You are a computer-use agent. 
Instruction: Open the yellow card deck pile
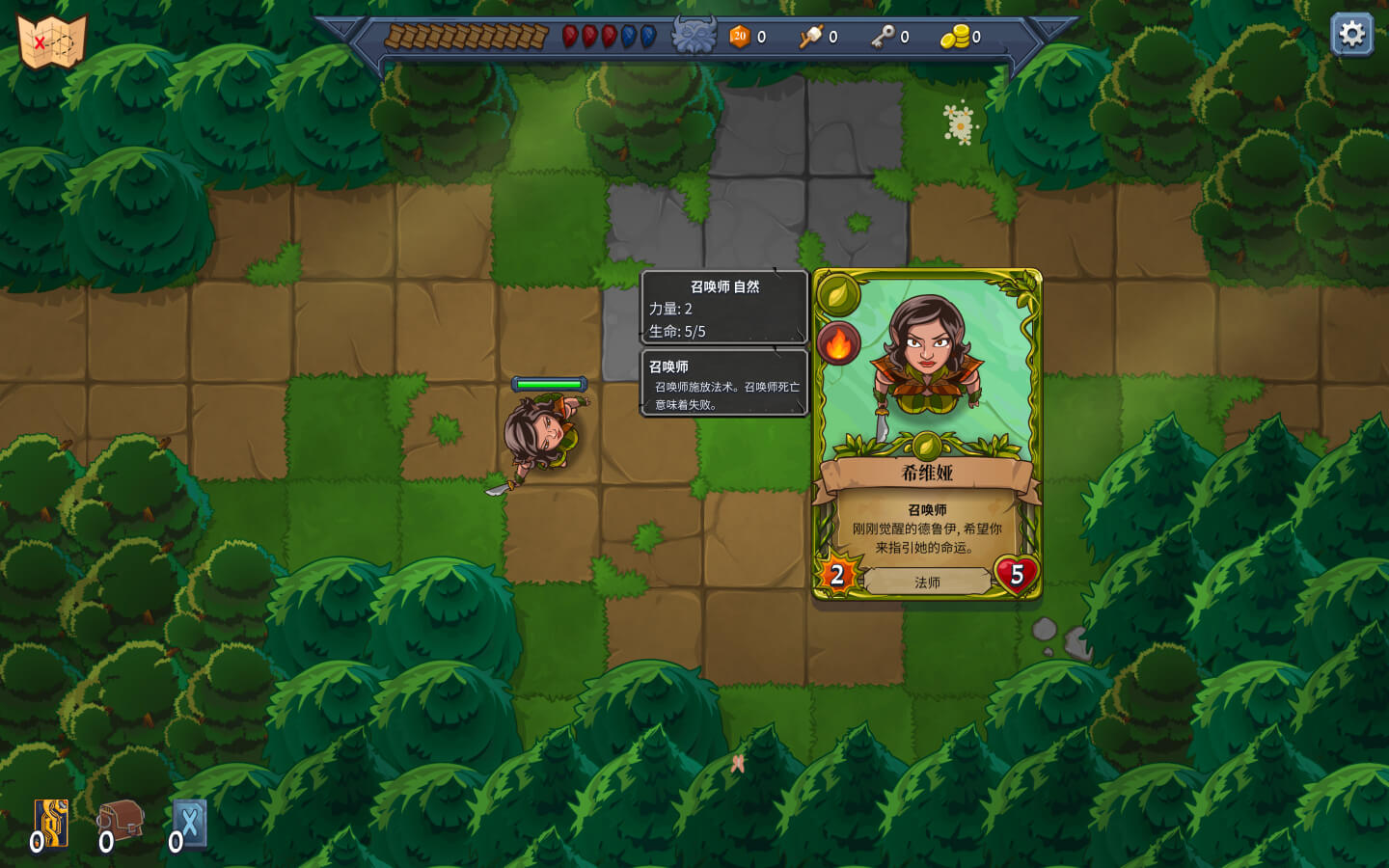pos(52,824)
